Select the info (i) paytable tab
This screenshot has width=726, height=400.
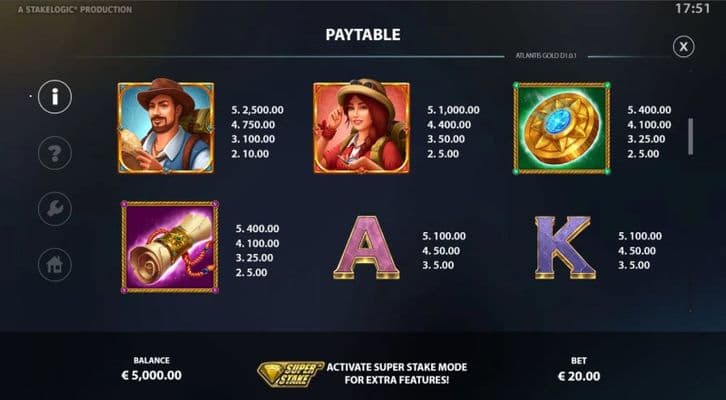point(55,97)
